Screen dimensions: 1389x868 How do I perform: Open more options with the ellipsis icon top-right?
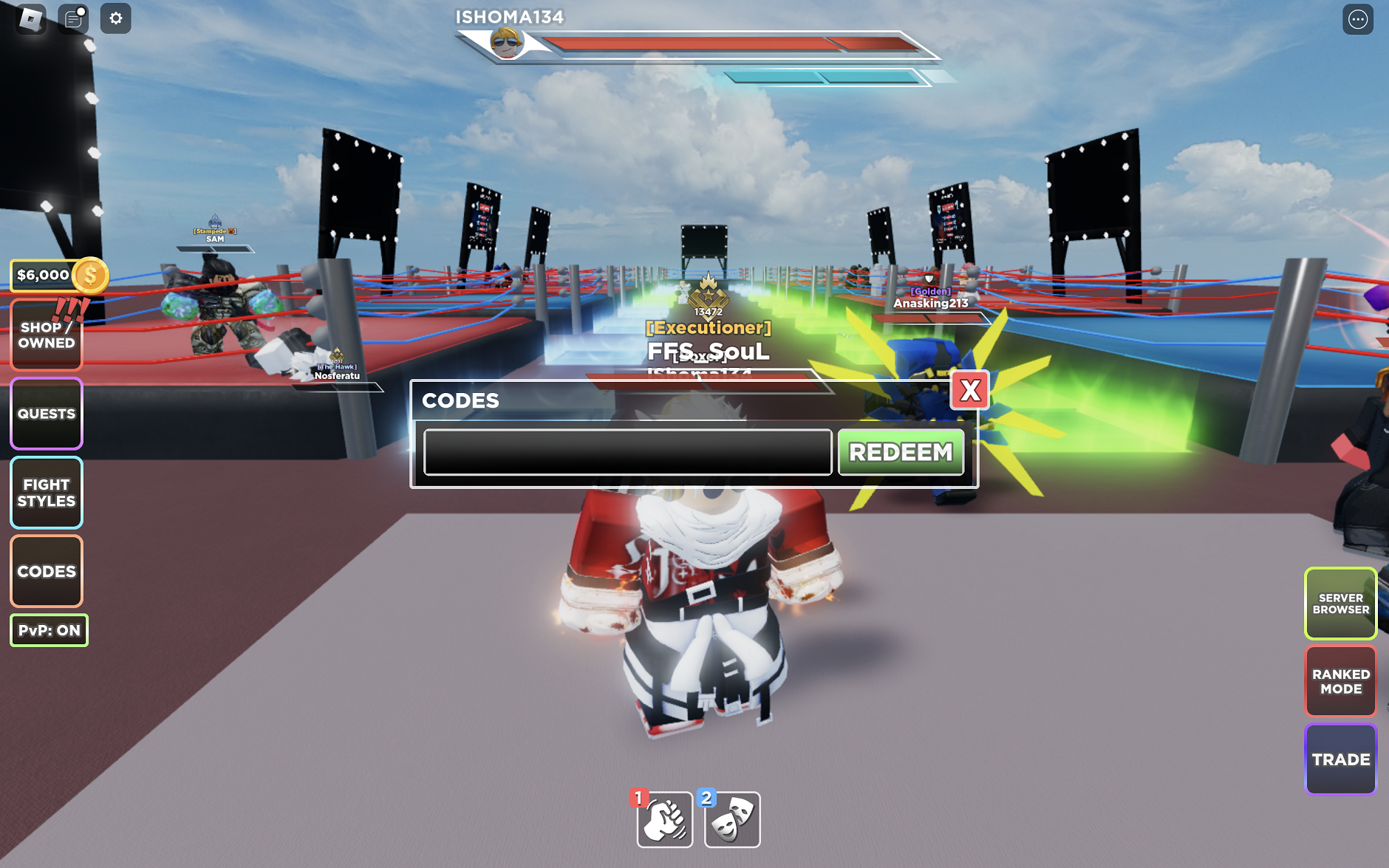[1358, 18]
